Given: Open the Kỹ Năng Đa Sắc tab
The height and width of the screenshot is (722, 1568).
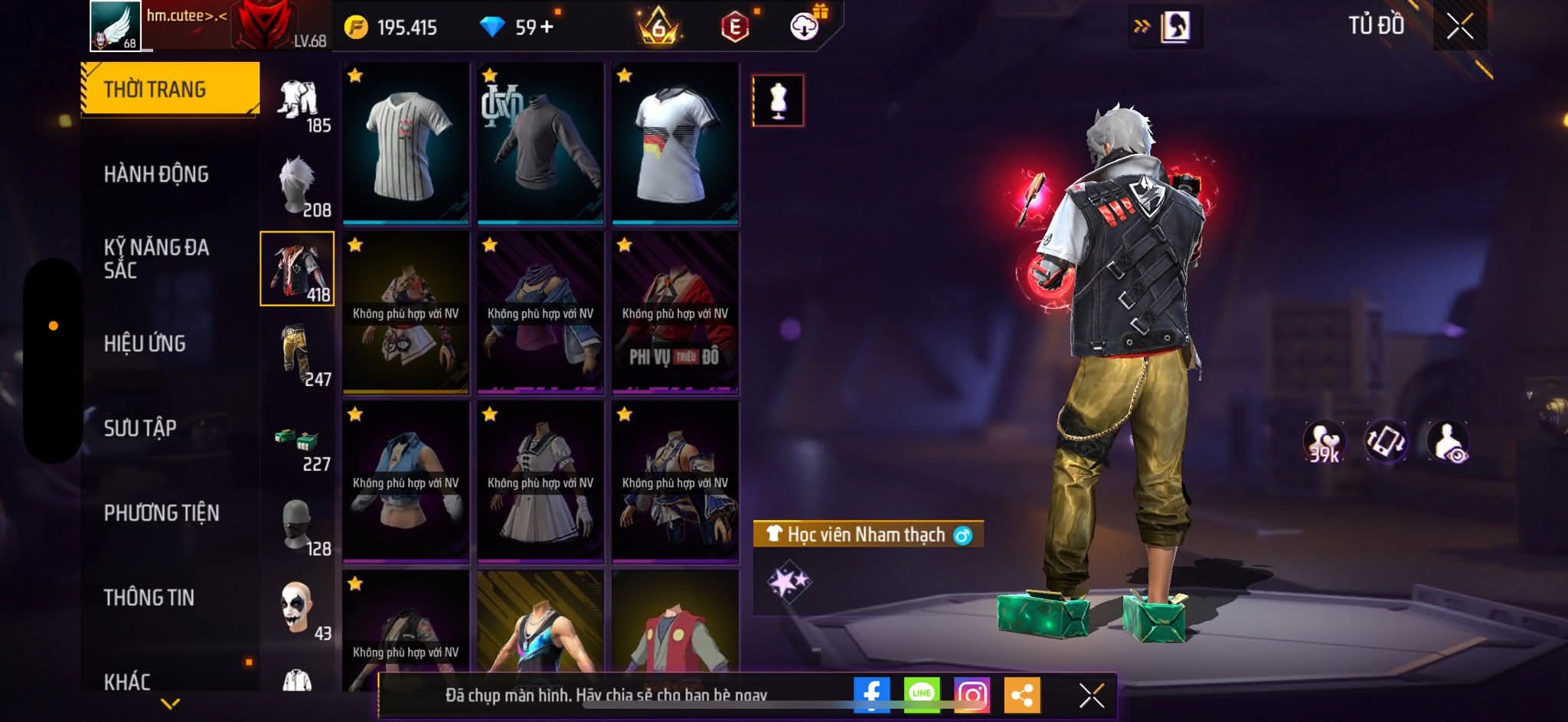Looking at the screenshot, I should click(x=156, y=259).
